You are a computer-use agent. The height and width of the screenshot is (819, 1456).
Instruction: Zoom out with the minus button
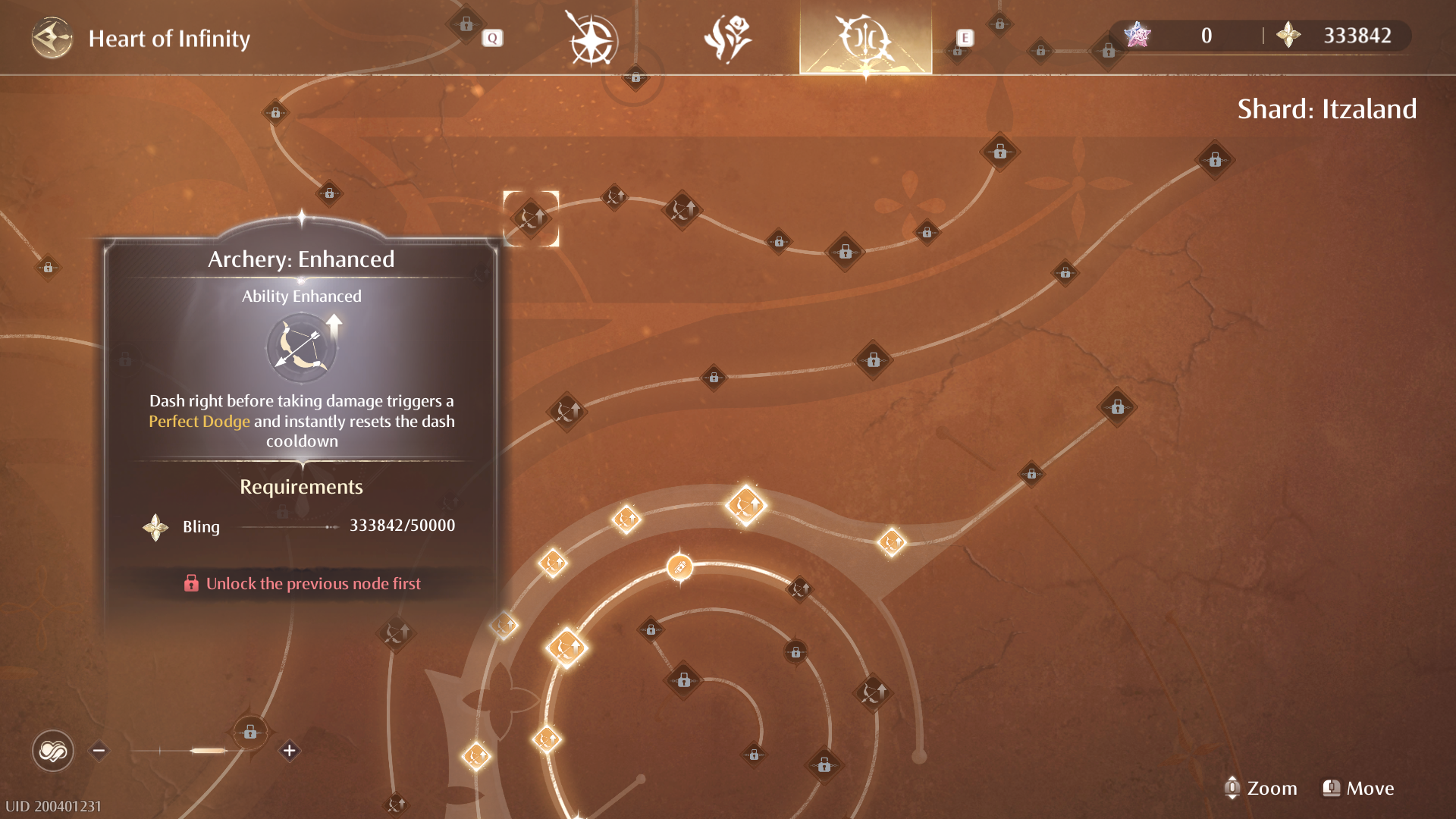(x=99, y=751)
